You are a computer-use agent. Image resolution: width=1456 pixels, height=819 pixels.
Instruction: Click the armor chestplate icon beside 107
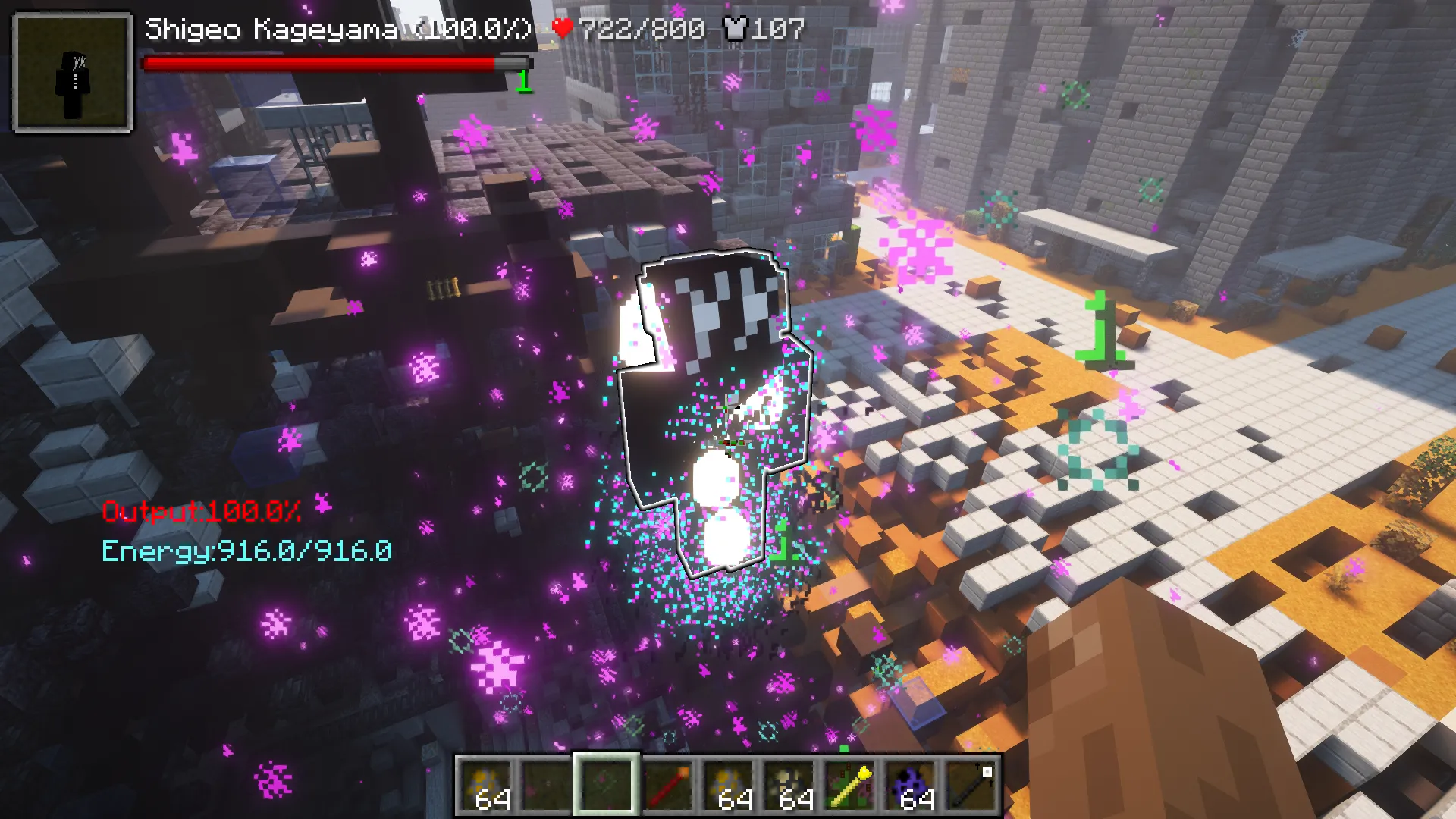tap(734, 29)
